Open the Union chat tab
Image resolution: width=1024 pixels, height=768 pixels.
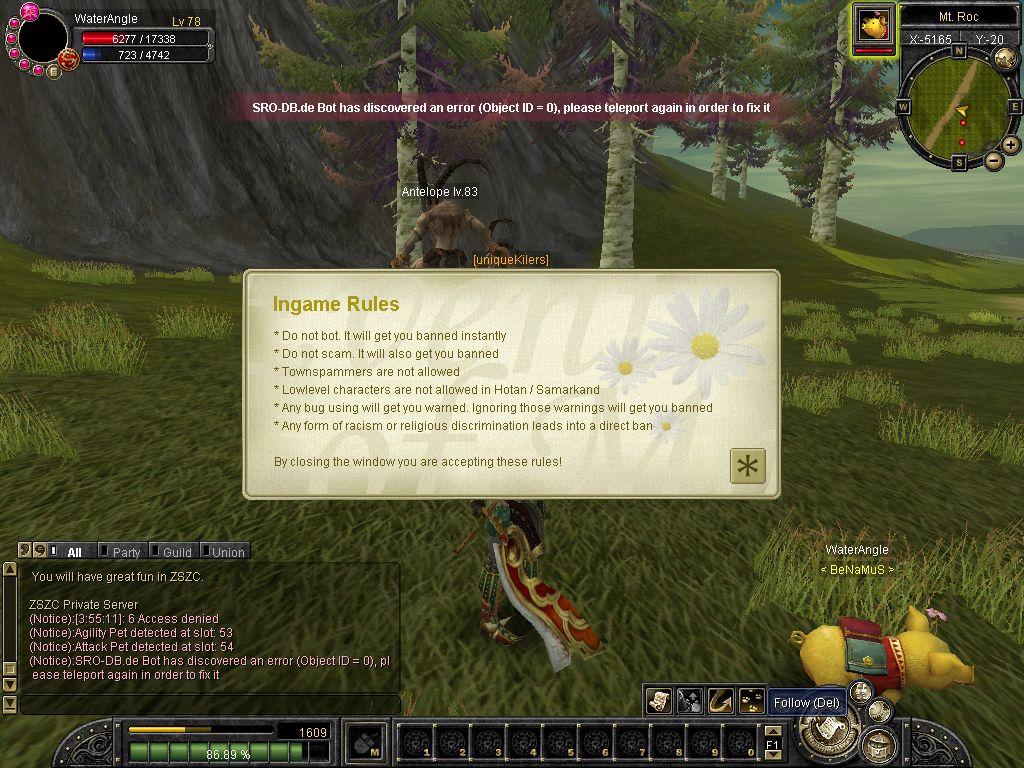227,551
